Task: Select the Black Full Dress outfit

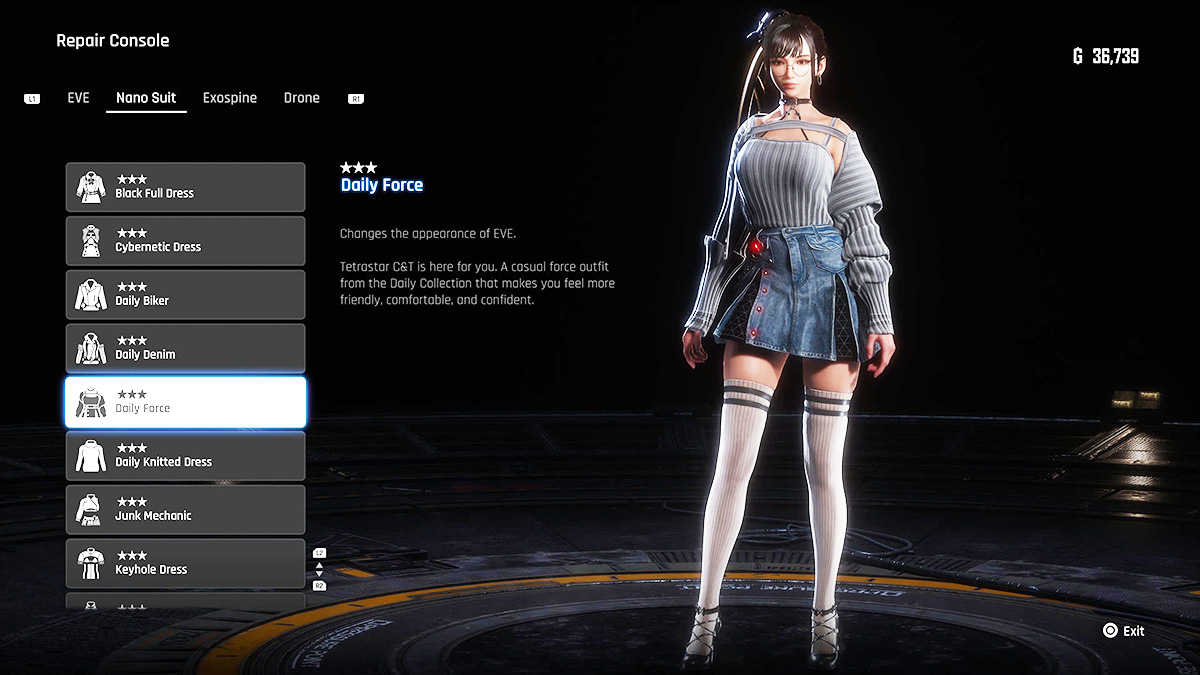Action: coord(185,187)
